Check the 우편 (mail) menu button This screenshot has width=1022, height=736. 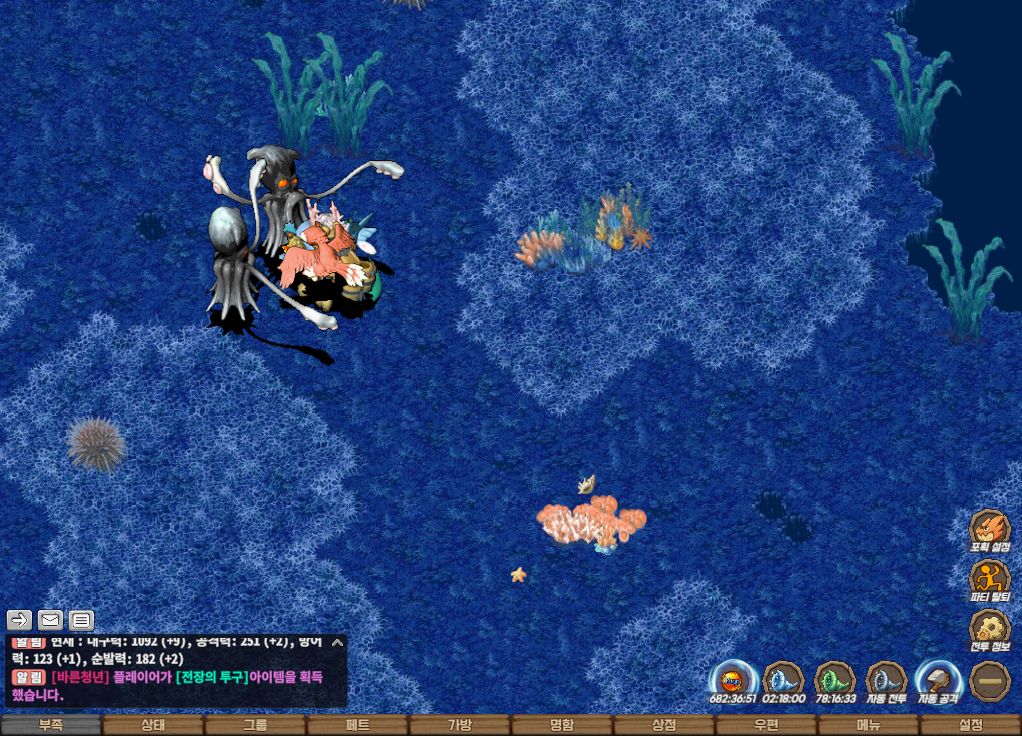[x=766, y=725]
